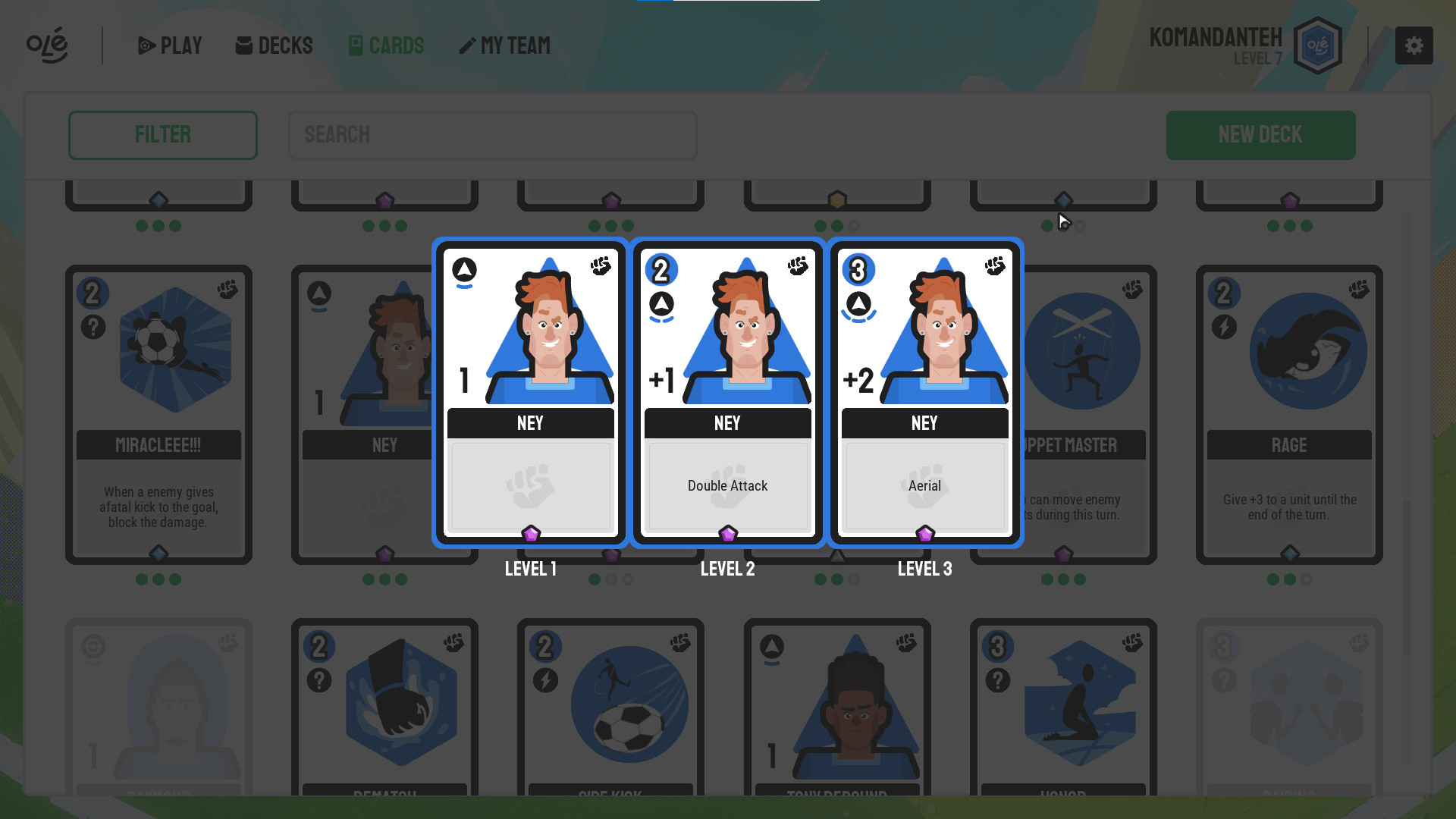Click the purple gem under Level 1 Ney art
The width and height of the screenshot is (1456, 819).
[530, 534]
